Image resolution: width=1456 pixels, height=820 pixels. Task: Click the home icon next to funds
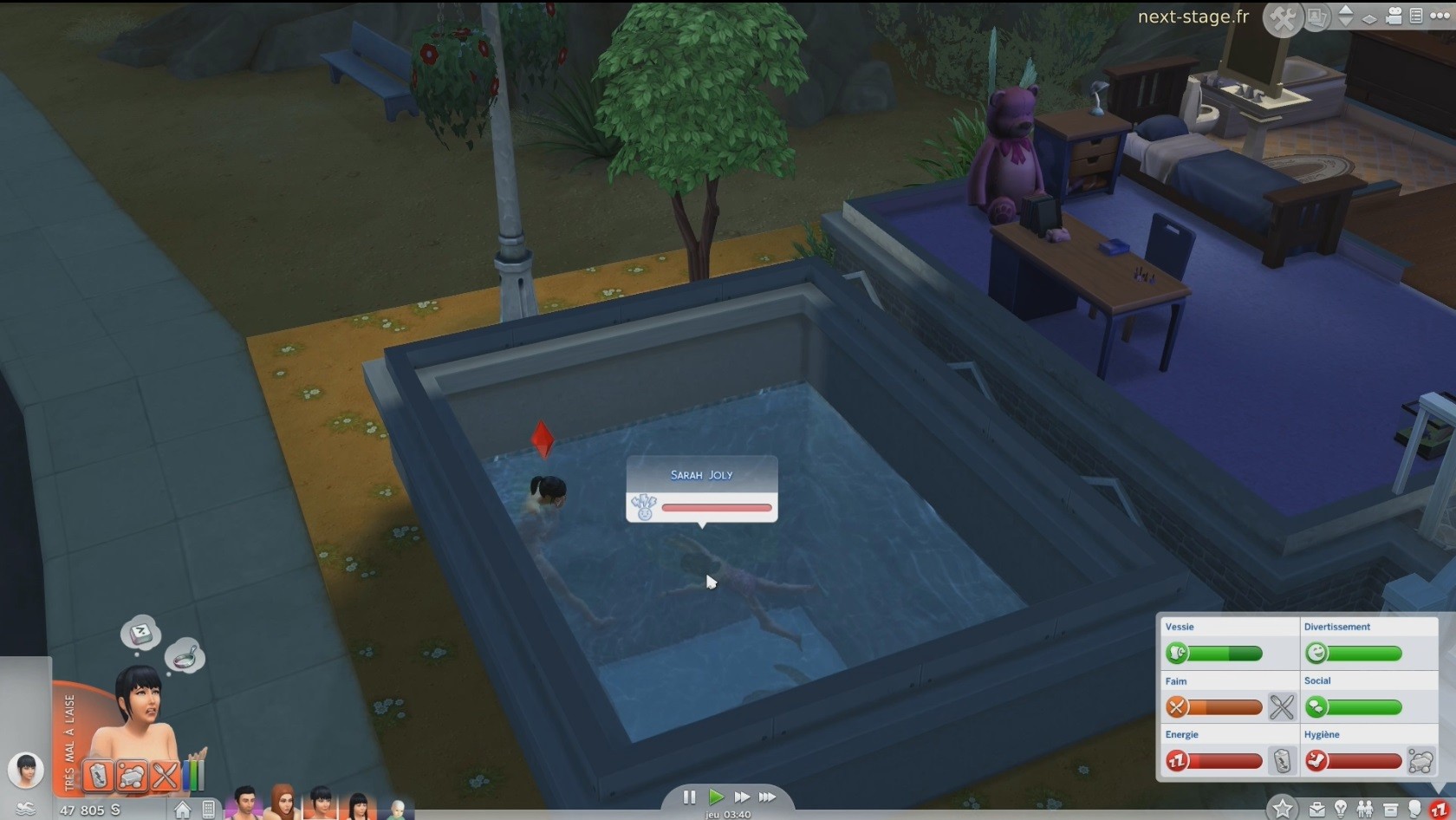pyautogui.click(x=183, y=810)
